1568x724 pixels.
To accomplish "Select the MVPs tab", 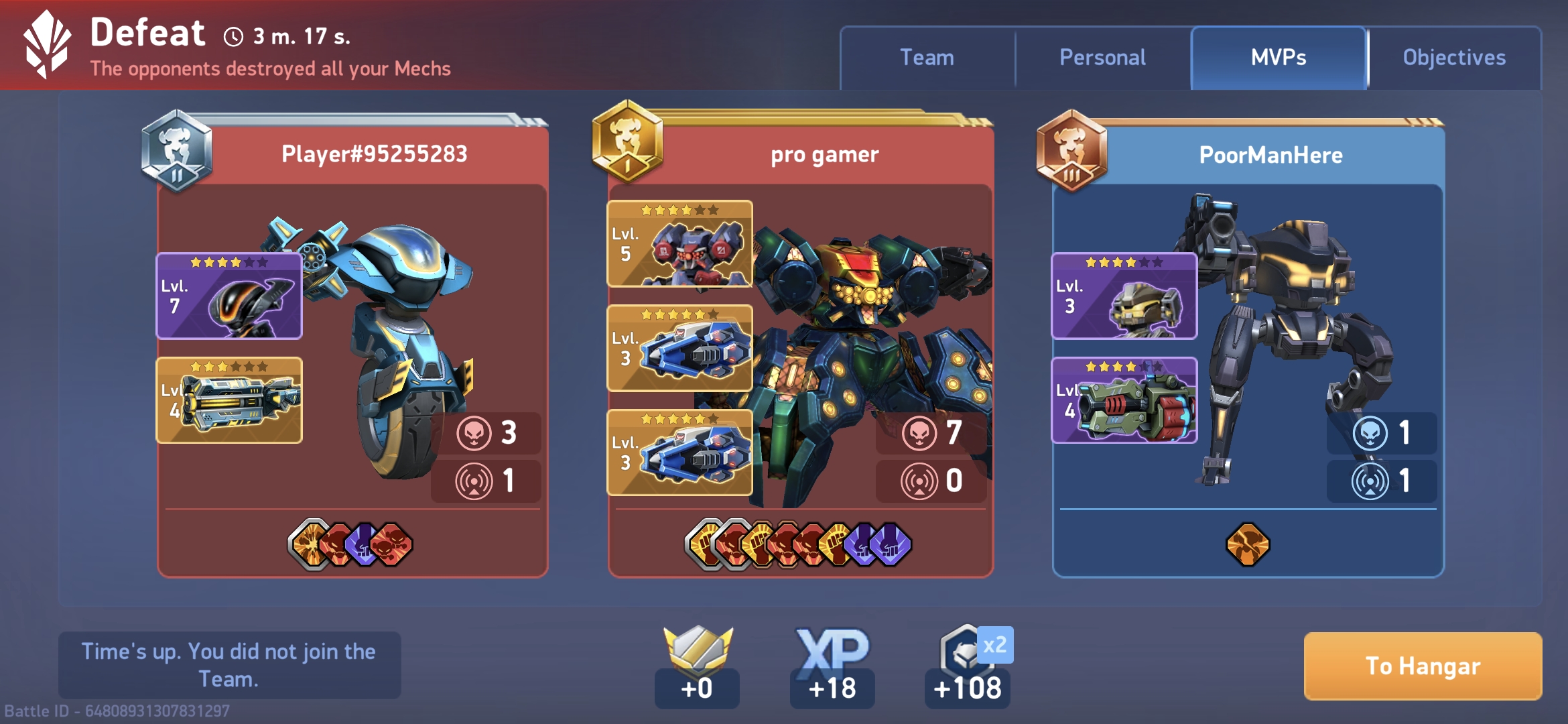I will point(1278,58).
